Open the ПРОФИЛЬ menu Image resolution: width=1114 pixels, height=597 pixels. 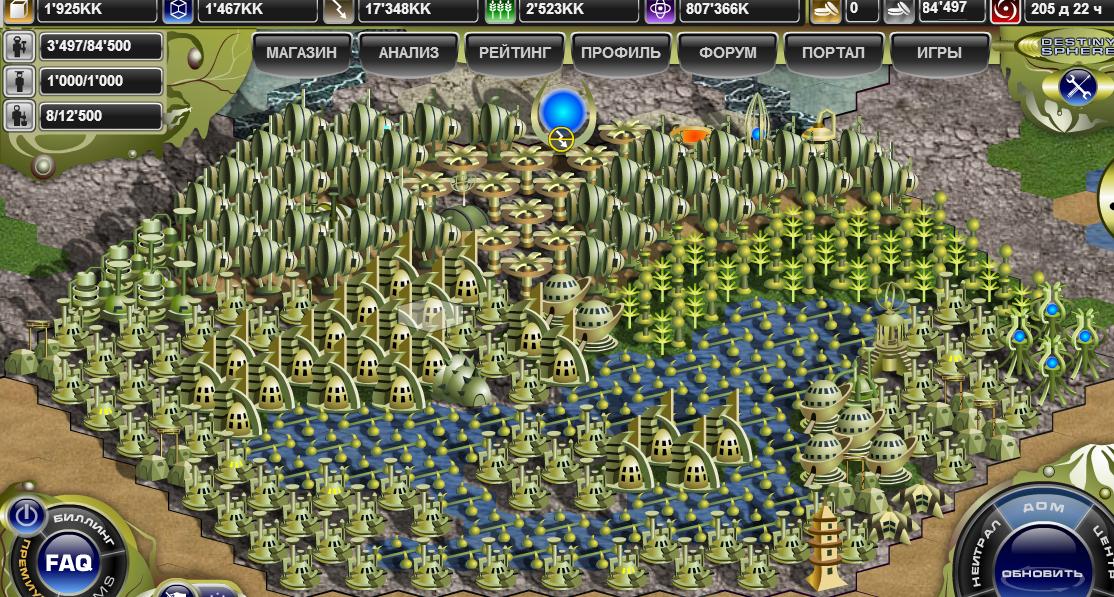620,53
